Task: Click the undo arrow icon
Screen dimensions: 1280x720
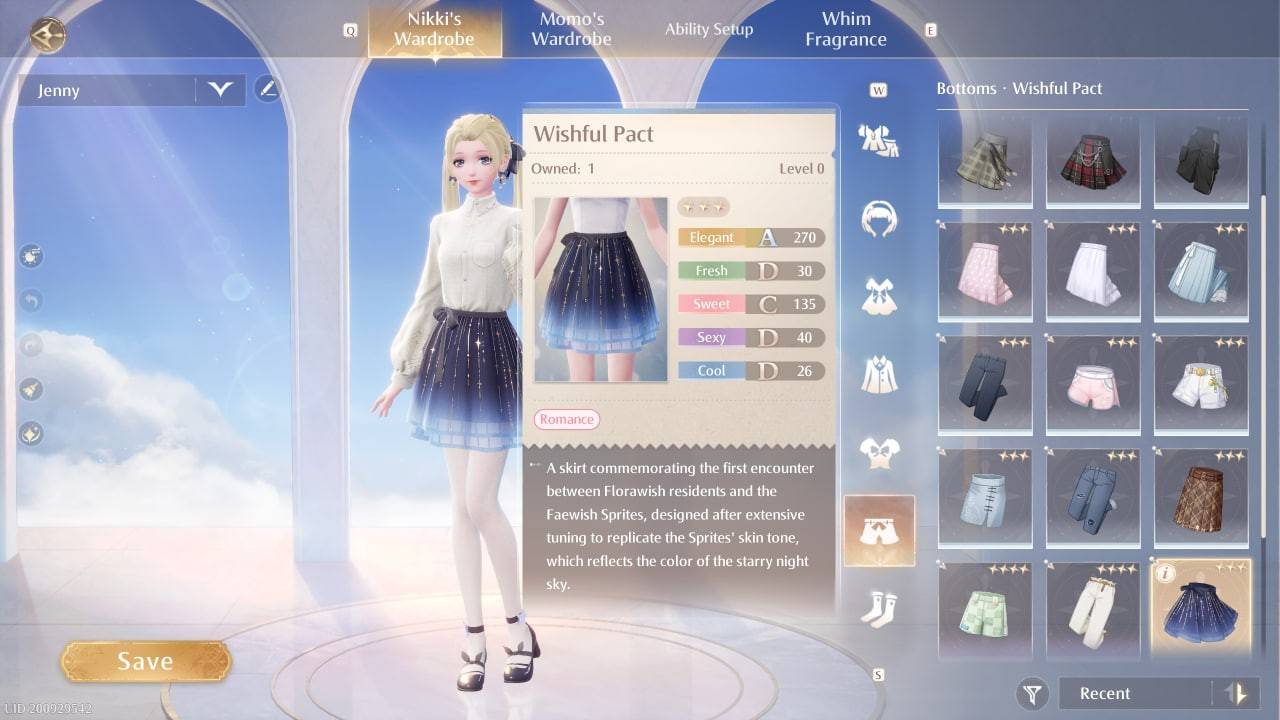Action: 30,300
